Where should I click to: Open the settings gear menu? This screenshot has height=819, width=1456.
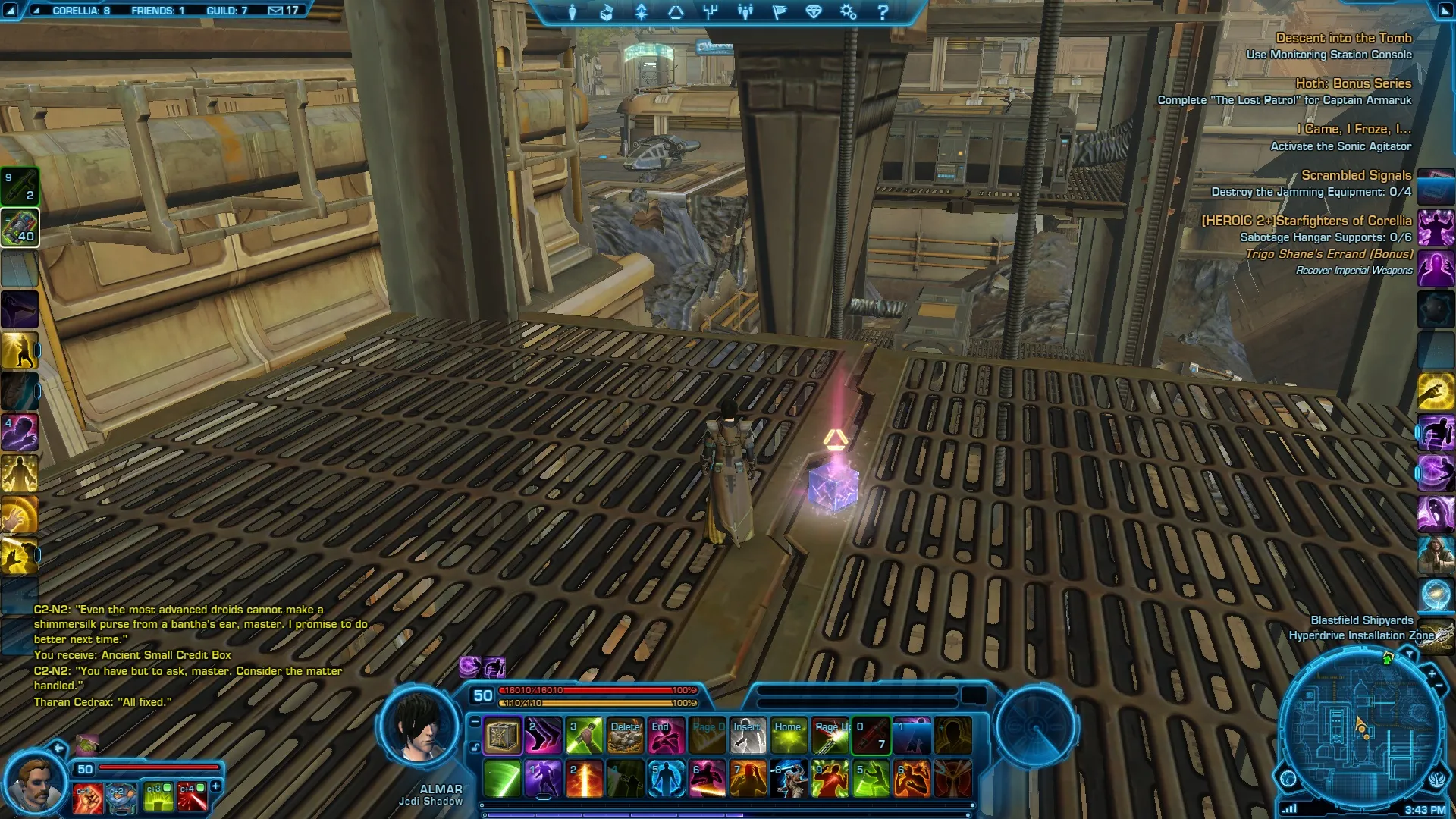(848, 12)
